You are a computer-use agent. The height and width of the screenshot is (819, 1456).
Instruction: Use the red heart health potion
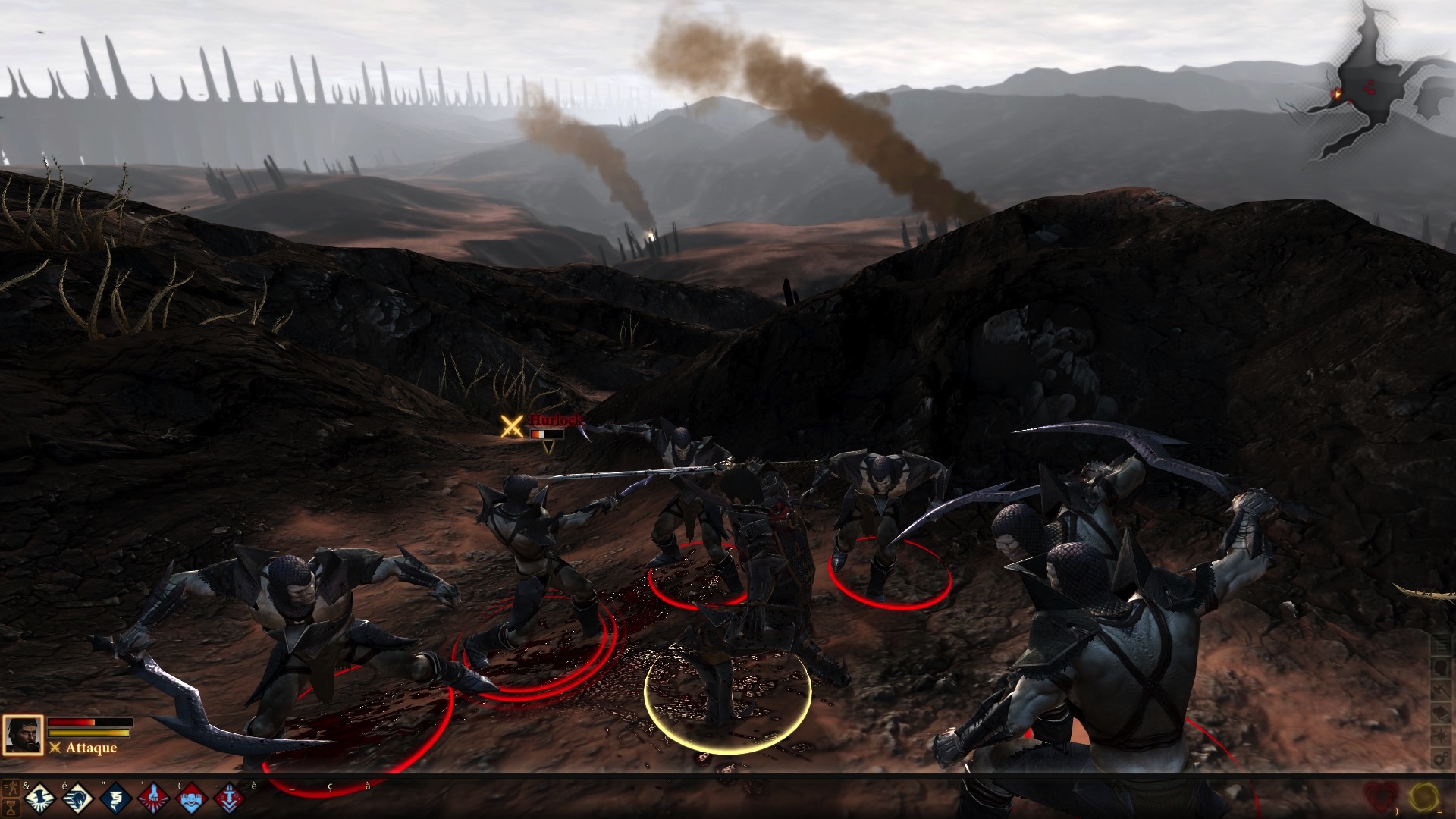(1381, 796)
